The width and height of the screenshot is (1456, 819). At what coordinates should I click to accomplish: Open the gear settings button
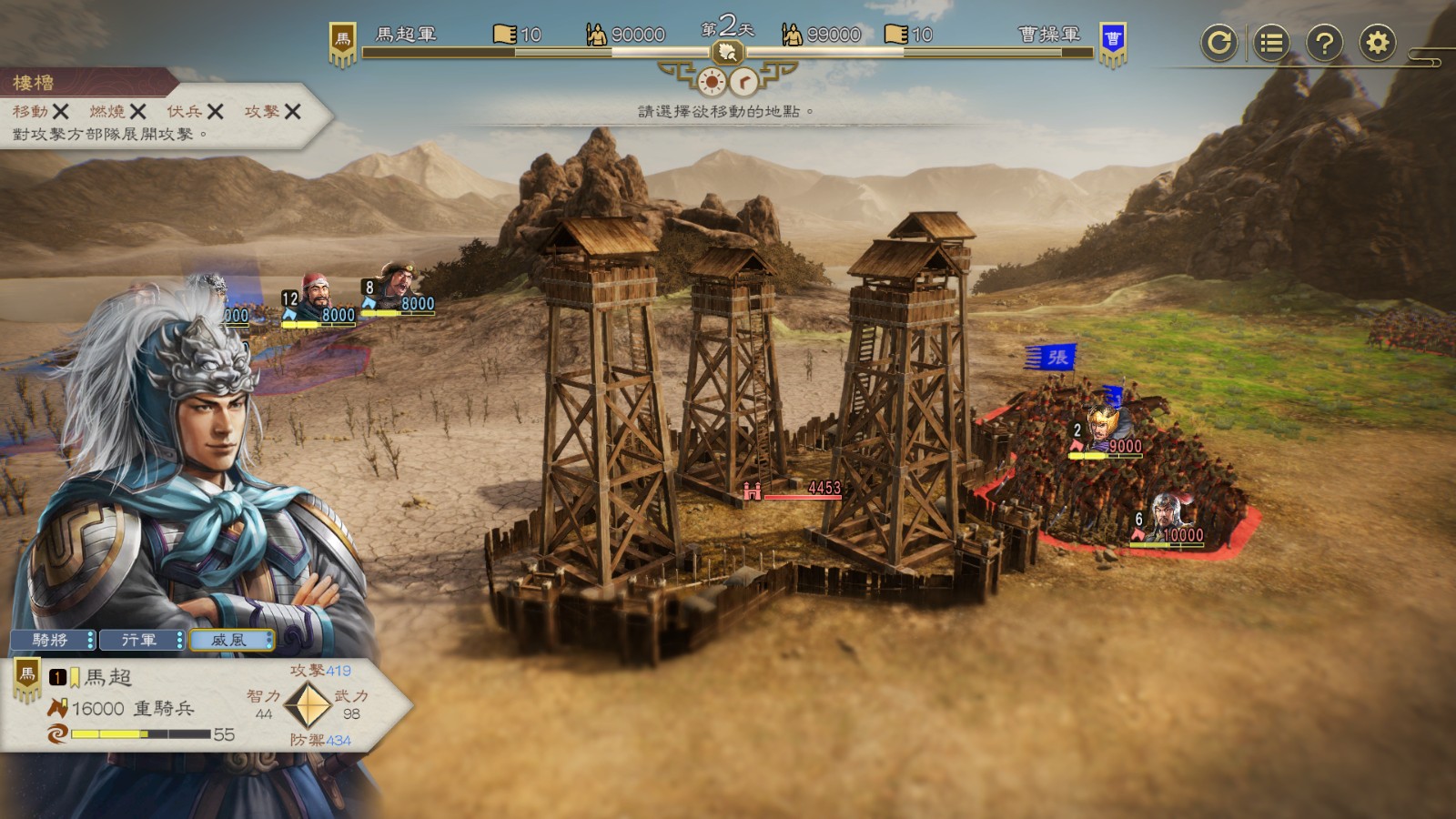click(x=1378, y=43)
